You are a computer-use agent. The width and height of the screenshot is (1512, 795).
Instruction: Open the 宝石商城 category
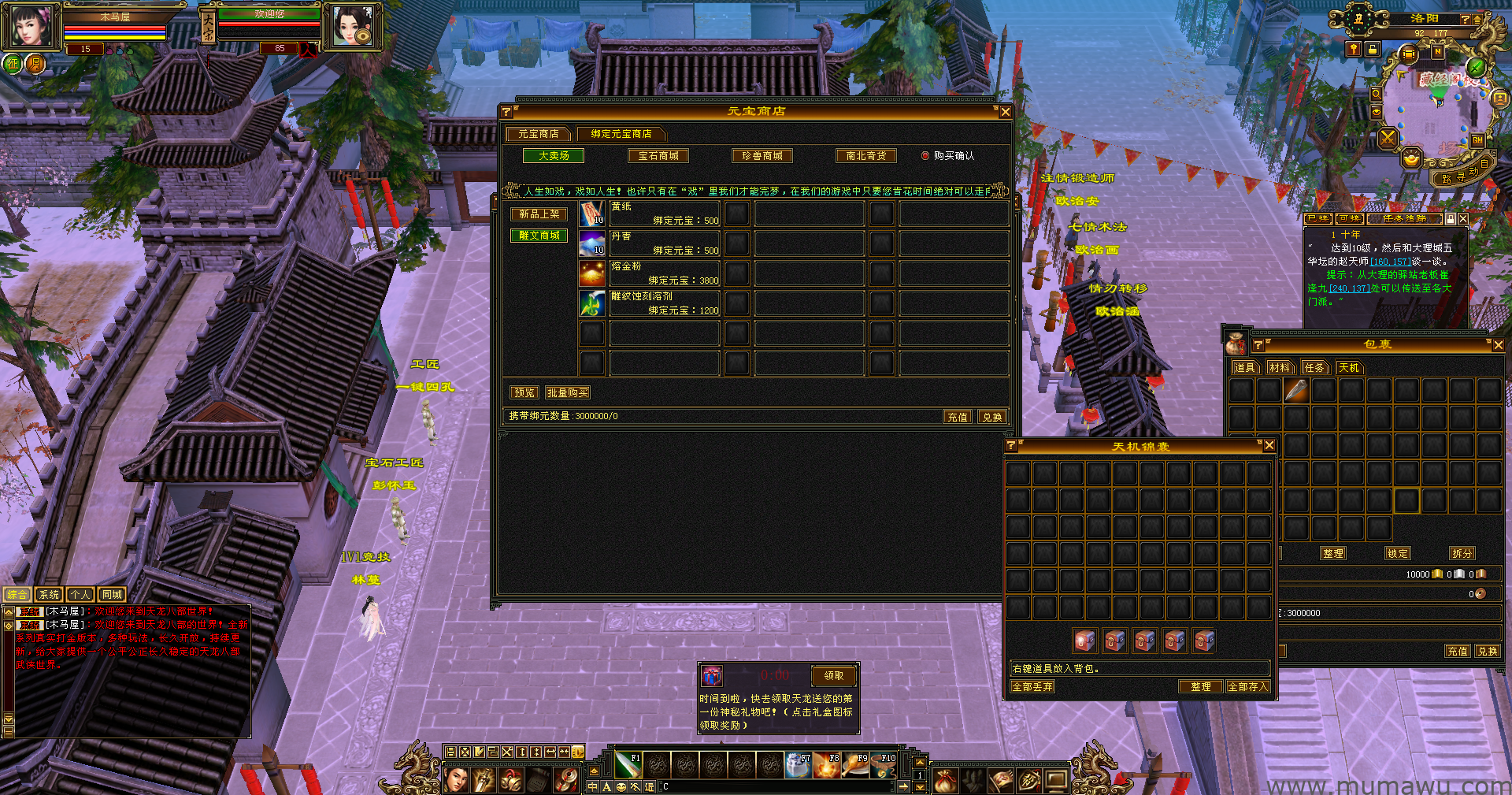coord(658,156)
